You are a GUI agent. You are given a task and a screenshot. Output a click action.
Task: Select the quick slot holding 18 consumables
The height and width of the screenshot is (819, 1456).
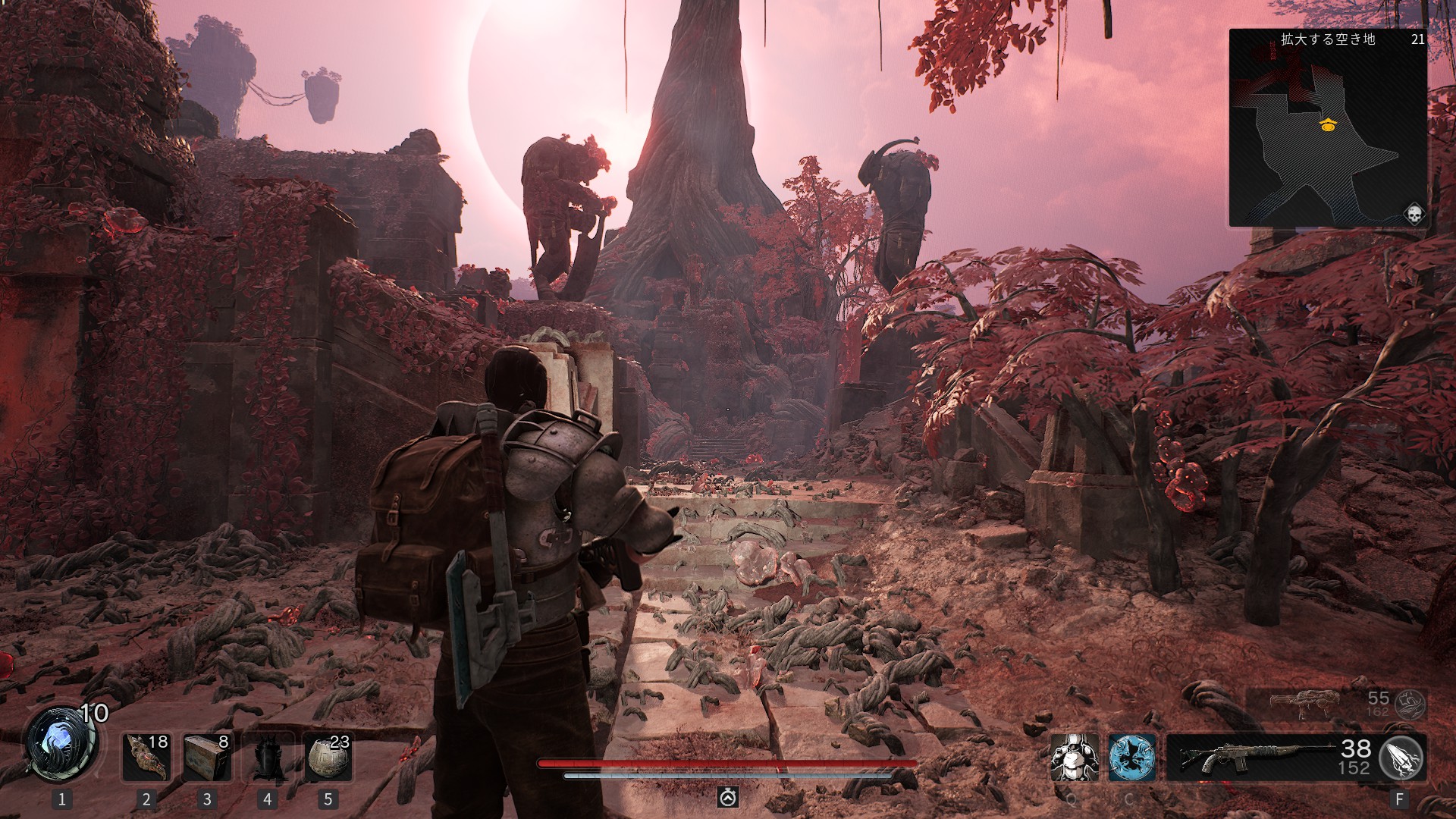click(x=147, y=757)
